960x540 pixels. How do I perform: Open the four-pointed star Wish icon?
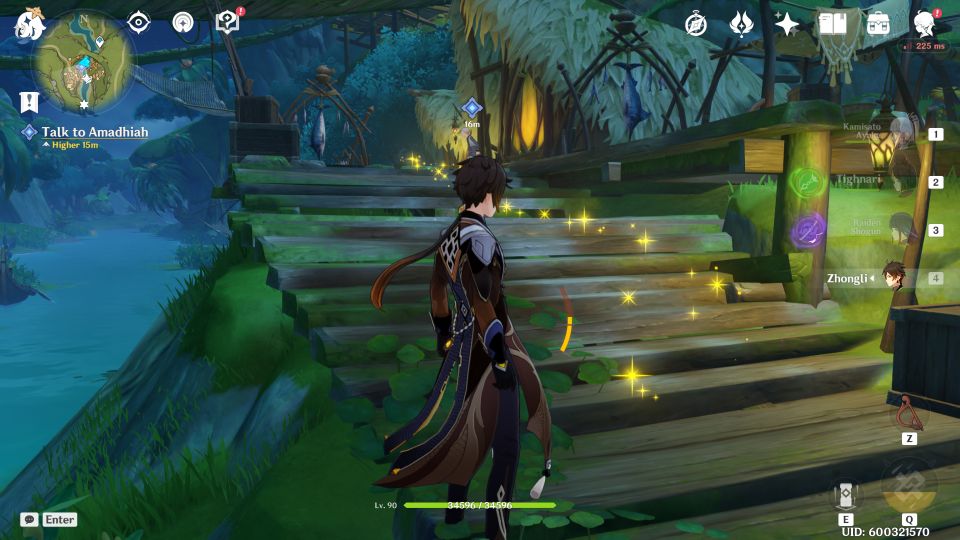(787, 24)
